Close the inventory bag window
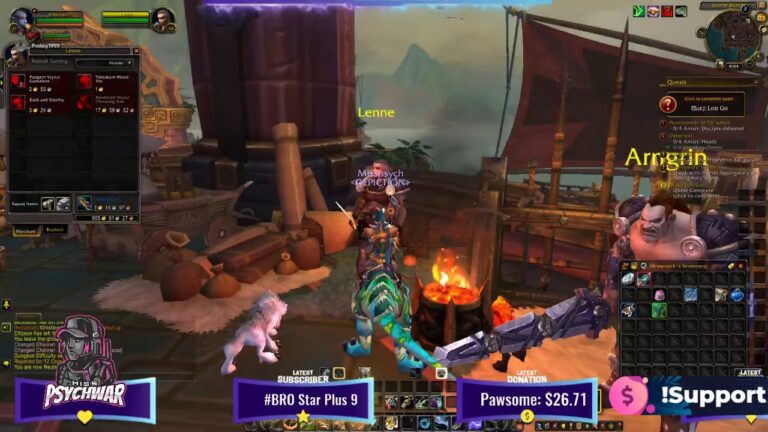768x432 pixels. coord(741,265)
